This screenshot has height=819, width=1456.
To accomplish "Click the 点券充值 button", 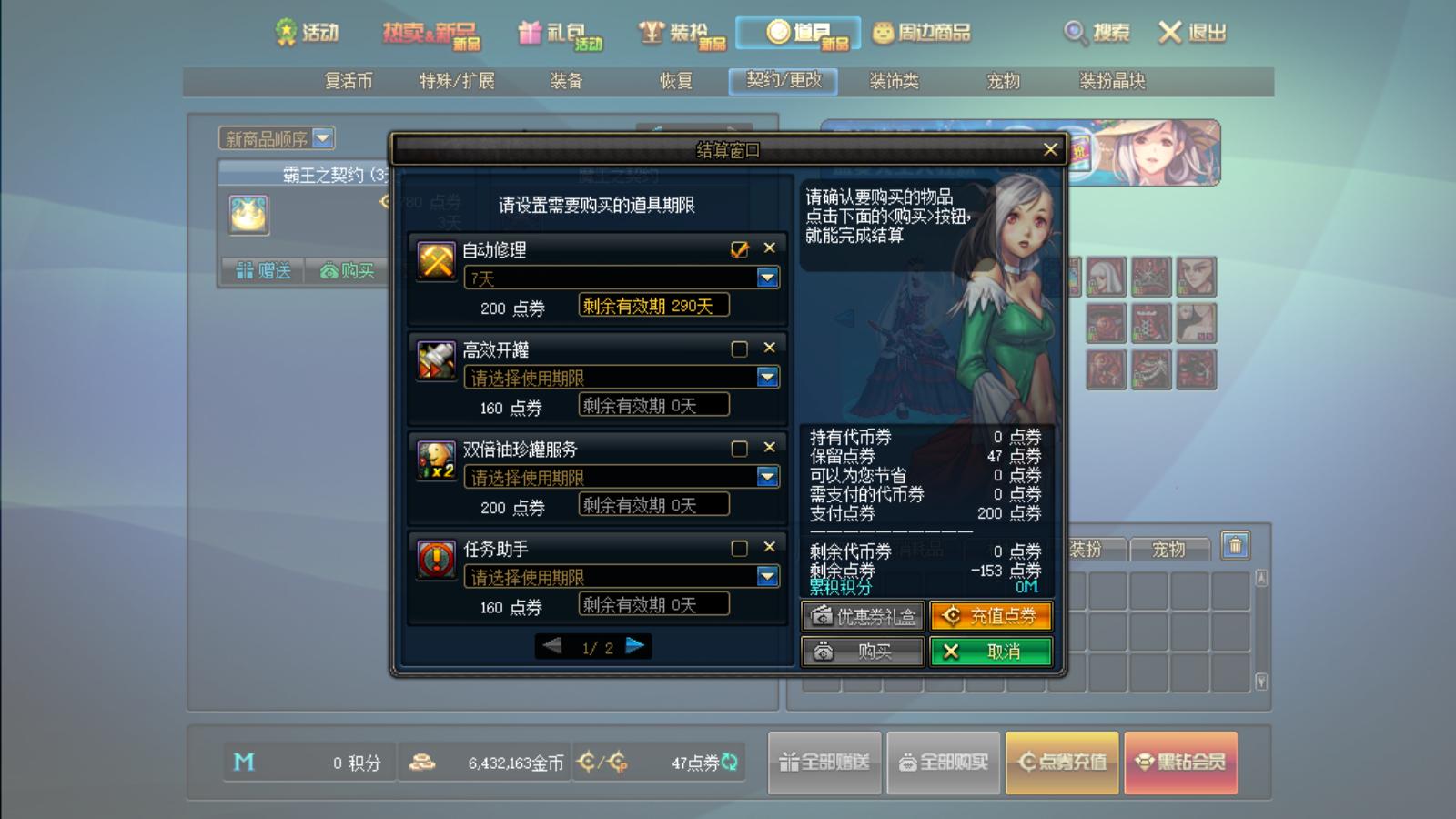I will (x=1062, y=763).
